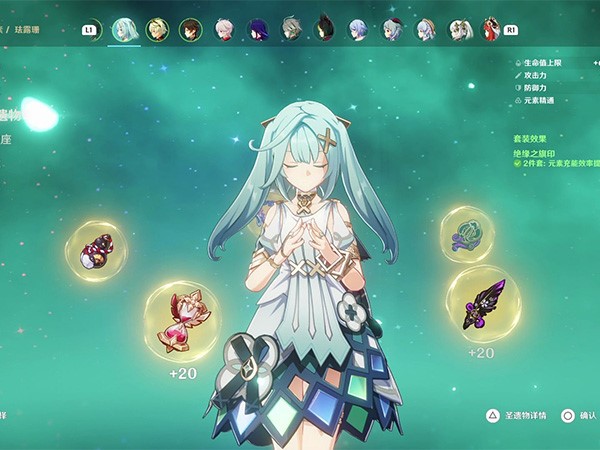Switch to the dark purple-haired character
The image size is (600, 450).
(x=258, y=29)
